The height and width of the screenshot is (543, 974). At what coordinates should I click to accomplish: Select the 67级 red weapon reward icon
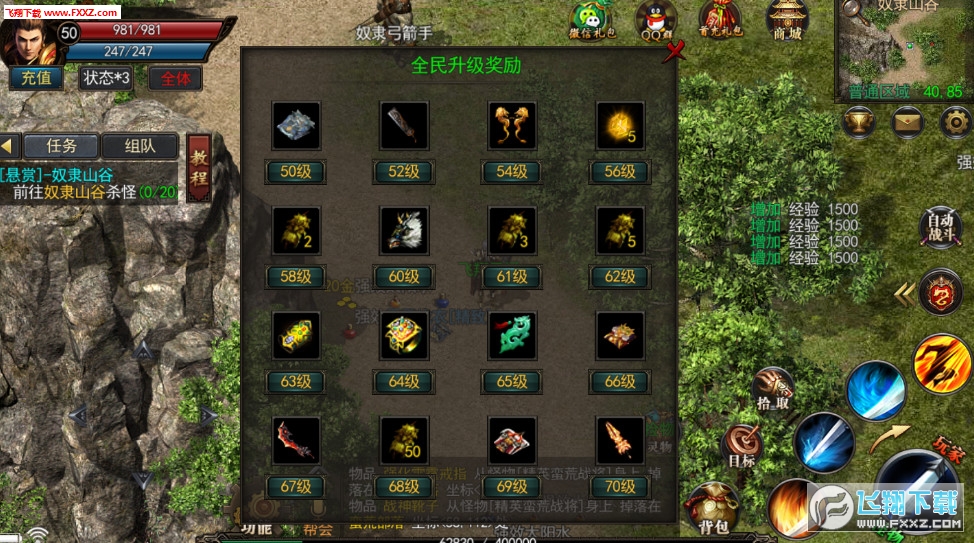point(296,440)
